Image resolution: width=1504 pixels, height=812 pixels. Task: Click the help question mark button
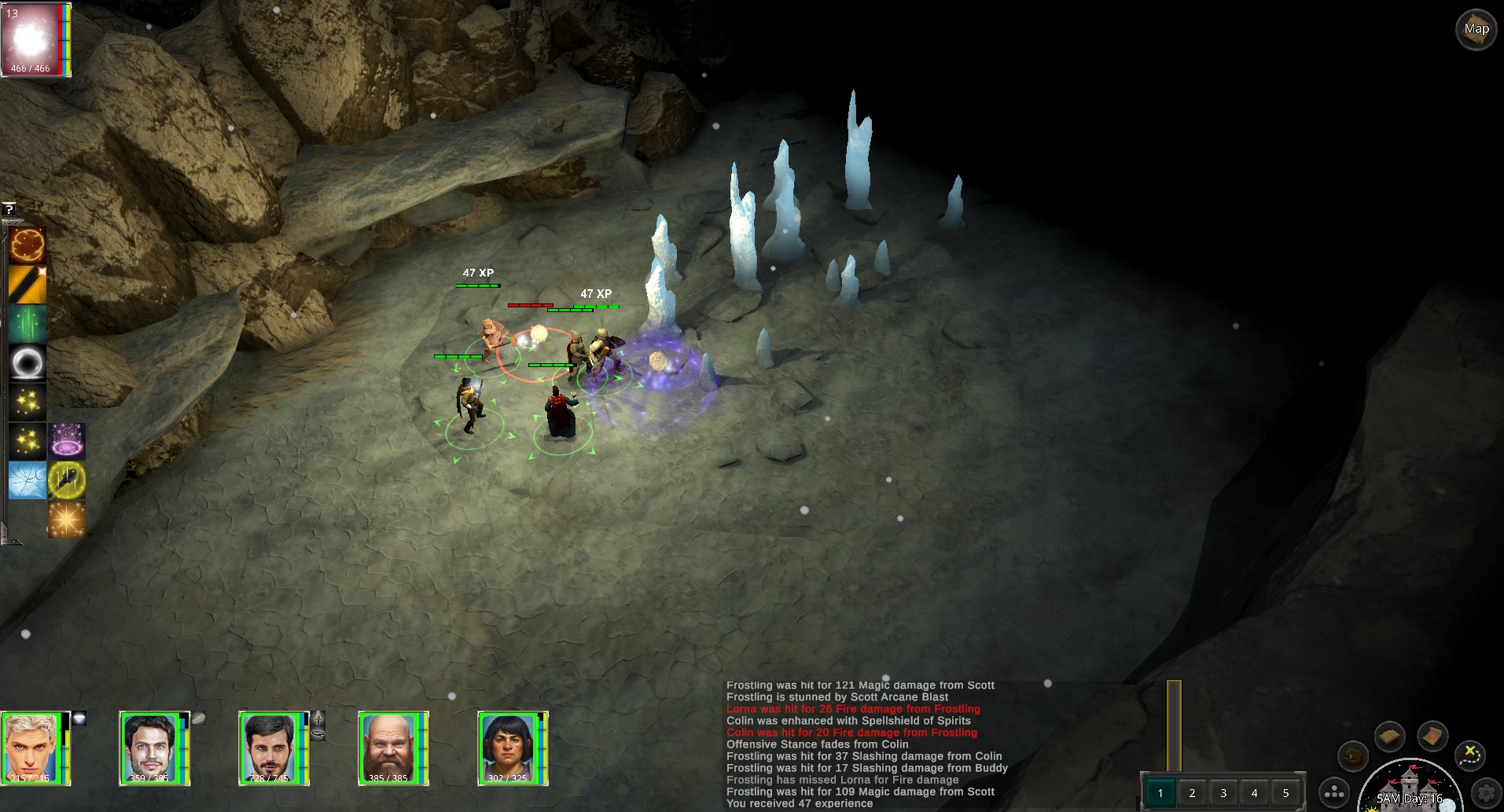pyautogui.click(x=9, y=209)
